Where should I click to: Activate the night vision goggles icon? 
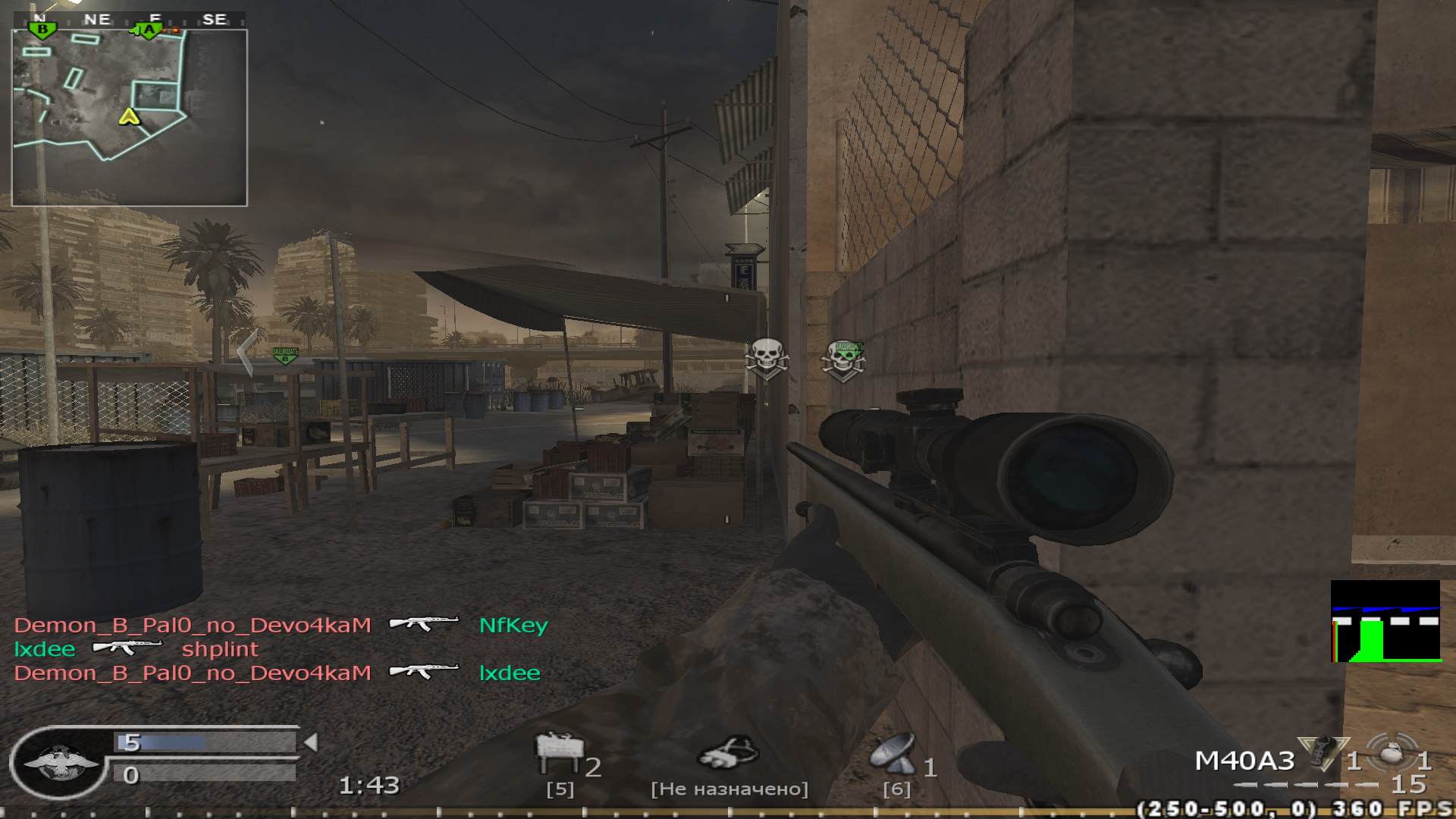[x=729, y=753]
